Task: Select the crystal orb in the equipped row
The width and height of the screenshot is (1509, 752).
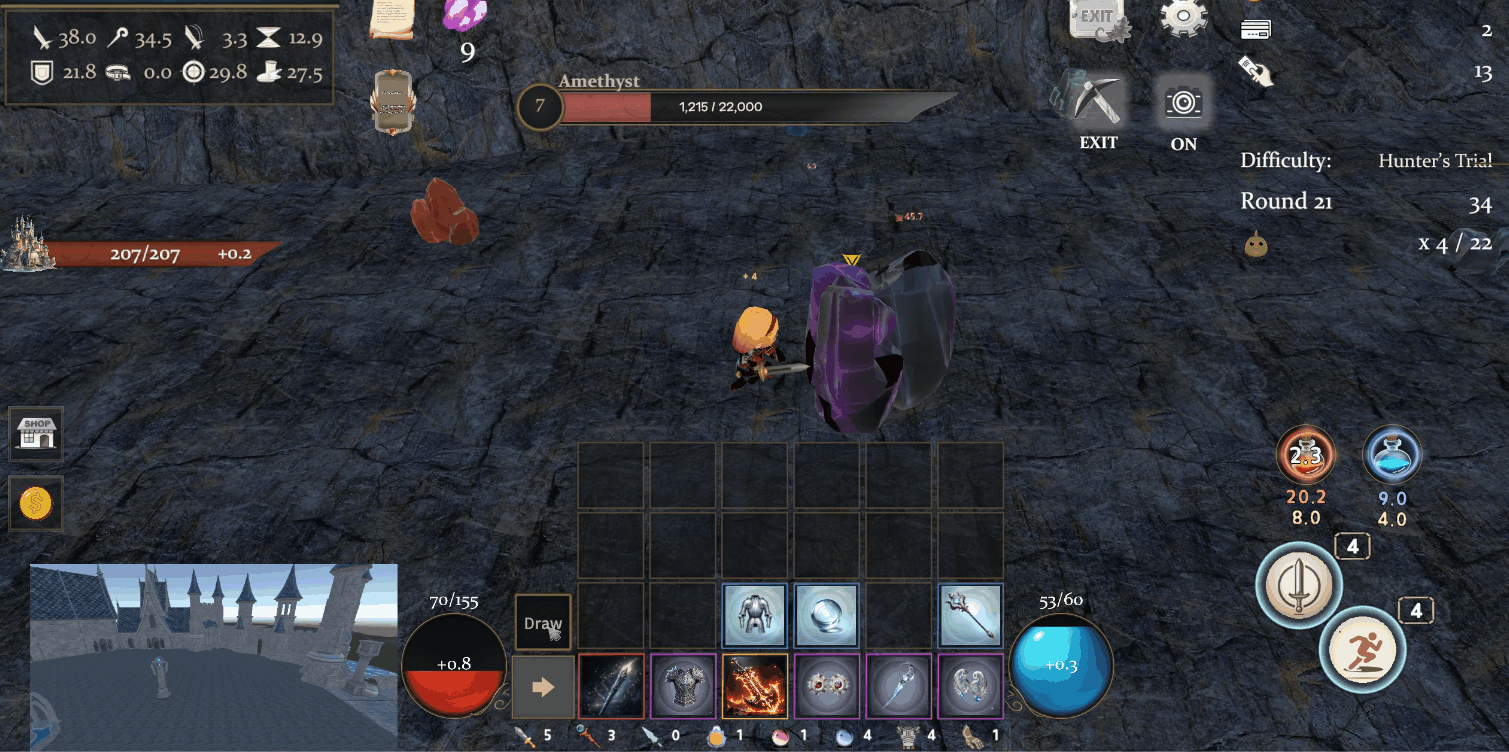Action: 827,614
